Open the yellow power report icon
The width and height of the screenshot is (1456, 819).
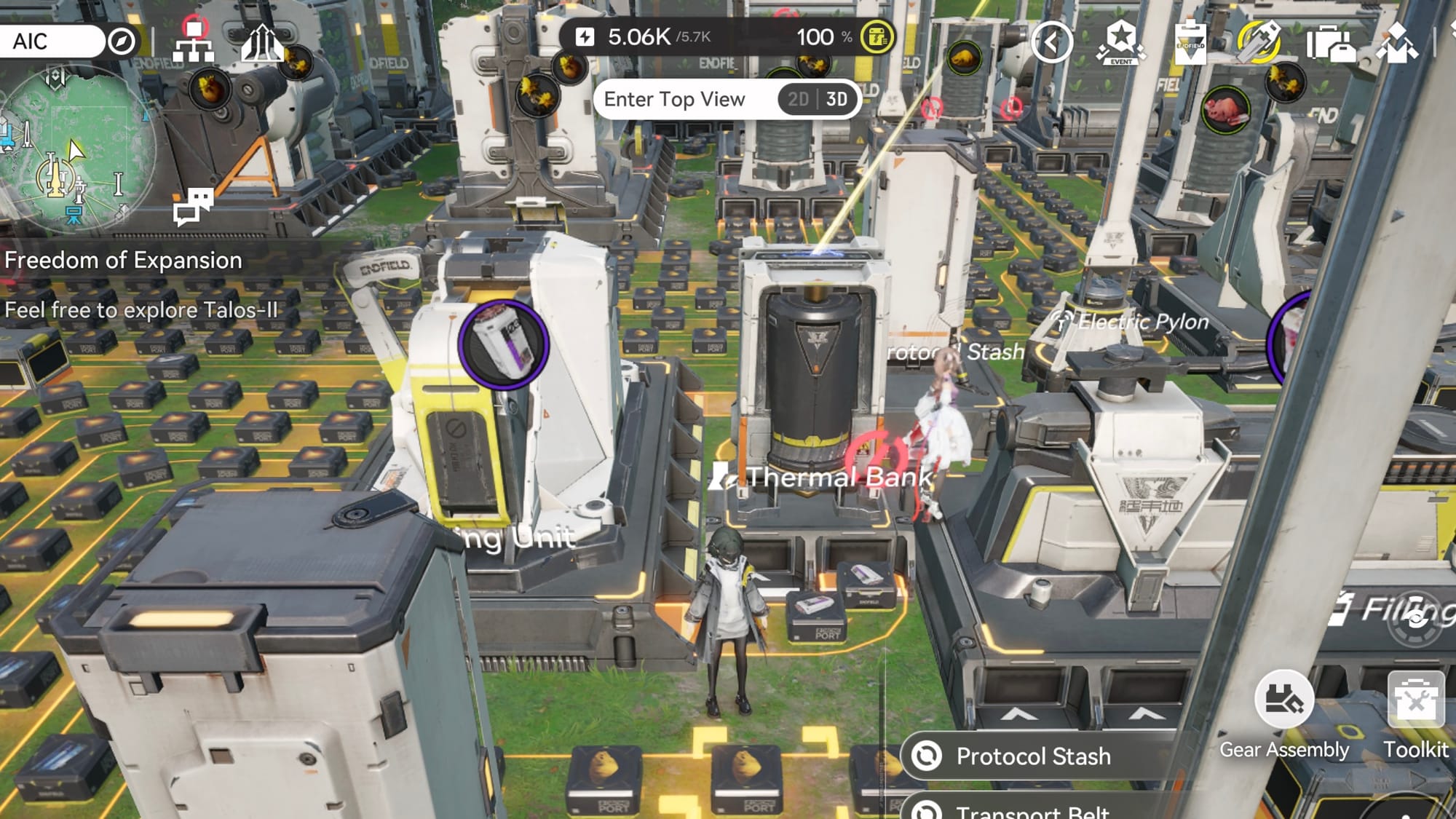pyautogui.click(x=877, y=37)
